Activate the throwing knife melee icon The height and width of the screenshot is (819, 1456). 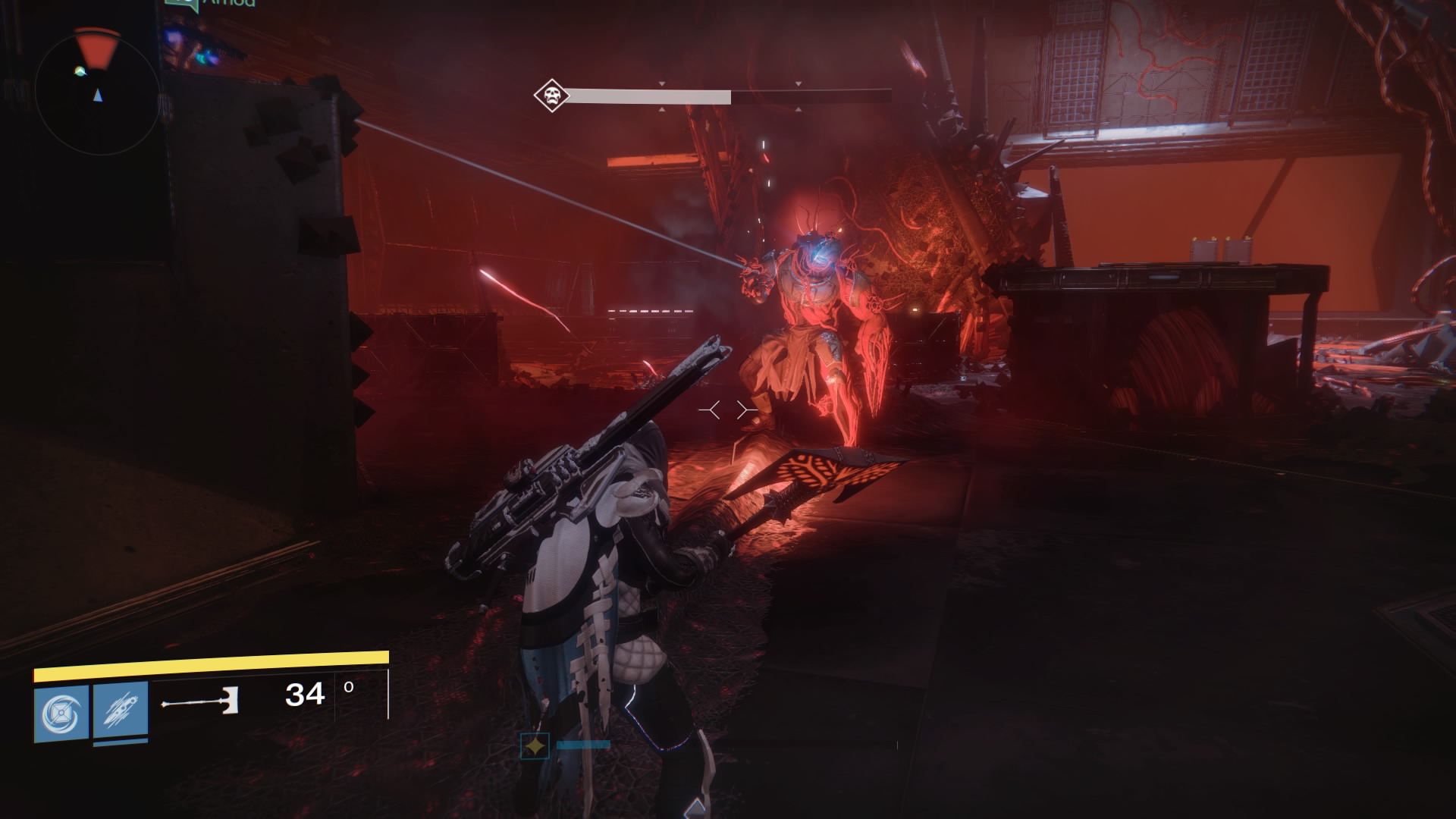[121, 713]
